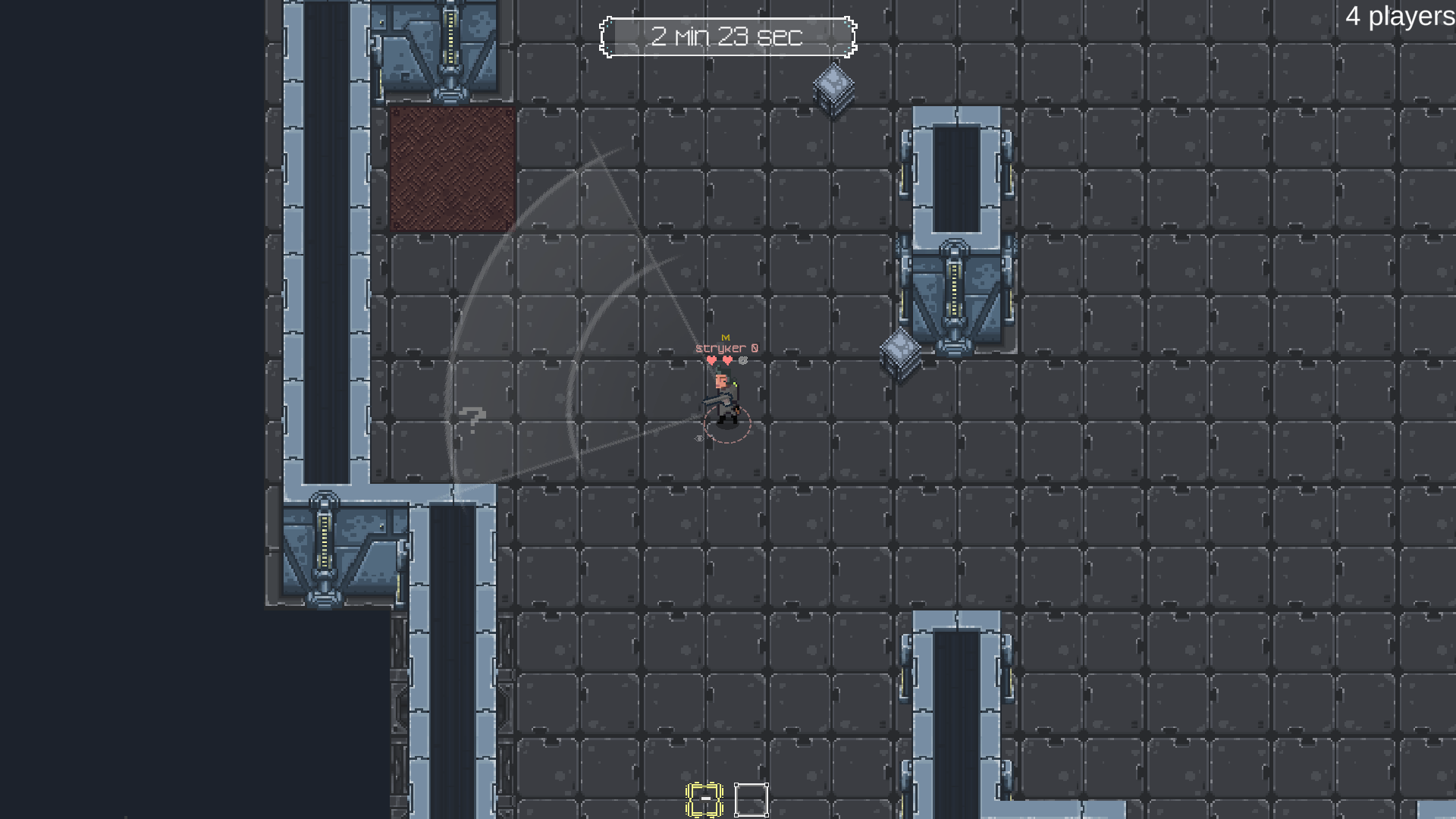
Task: Click the second heart above stryker
Action: [x=726, y=360]
